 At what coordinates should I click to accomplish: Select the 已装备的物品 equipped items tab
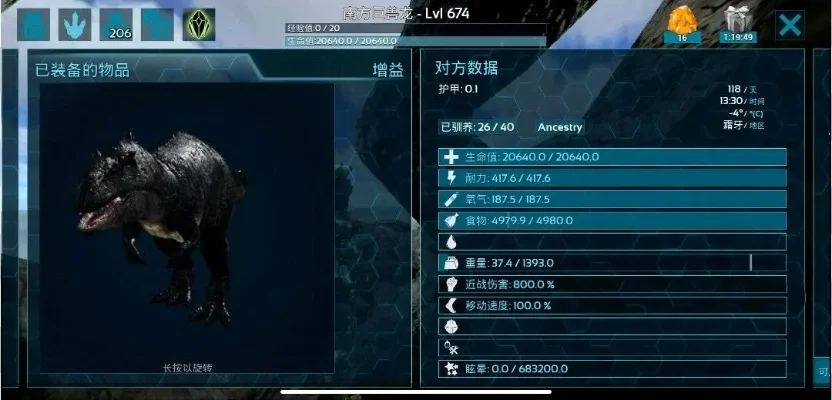(x=82, y=71)
